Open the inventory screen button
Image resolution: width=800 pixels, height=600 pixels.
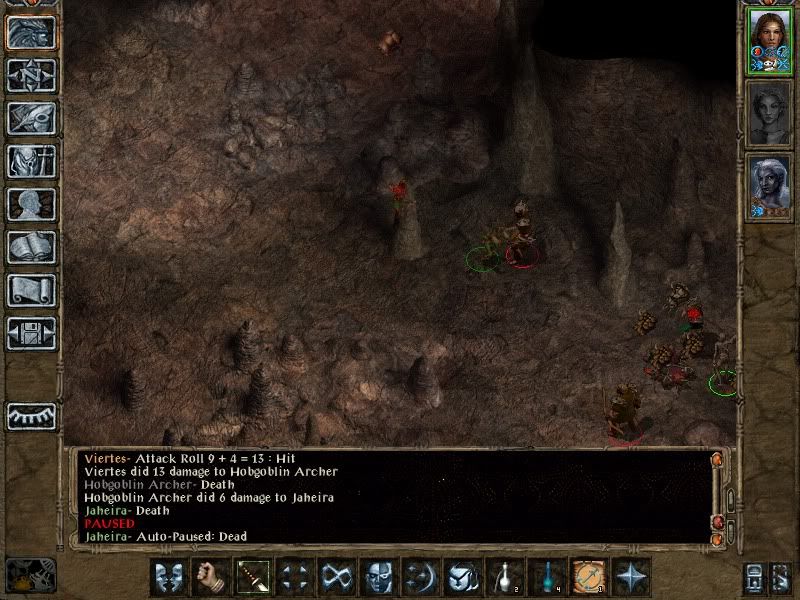(x=31, y=161)
